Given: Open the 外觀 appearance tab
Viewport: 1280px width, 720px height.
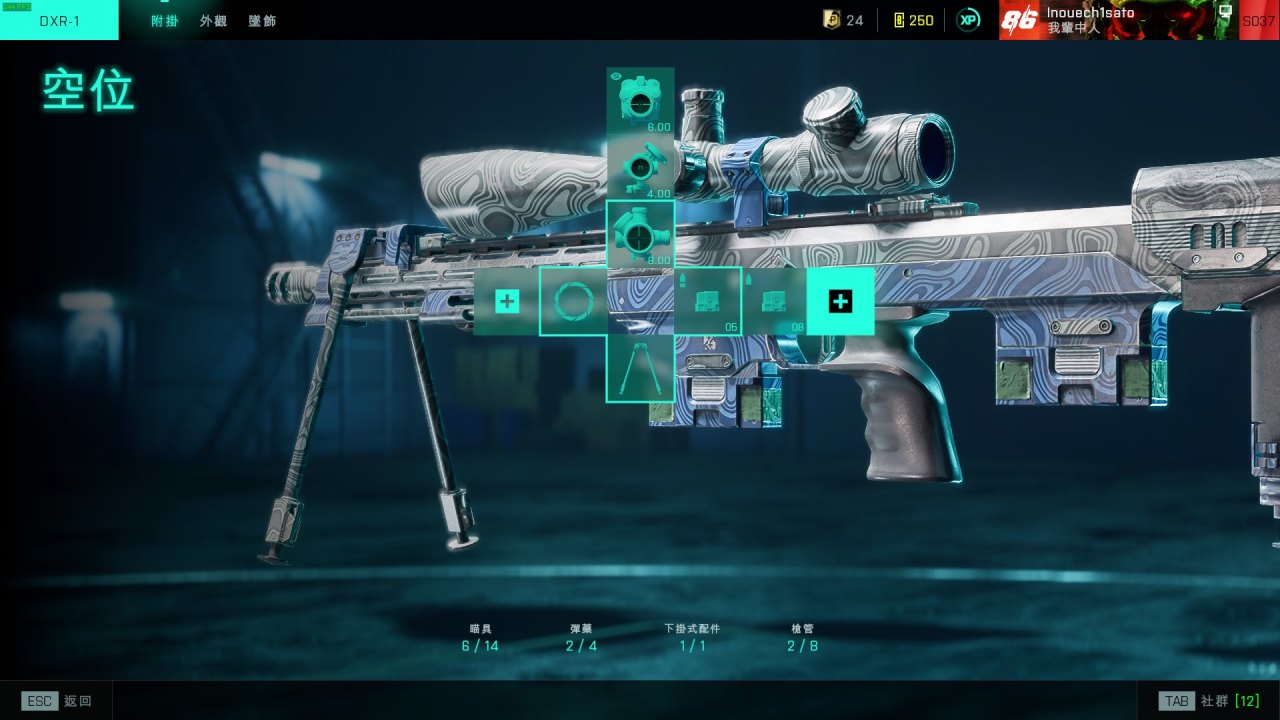Looking at the screenshot, I should click(x=213, y=21).
